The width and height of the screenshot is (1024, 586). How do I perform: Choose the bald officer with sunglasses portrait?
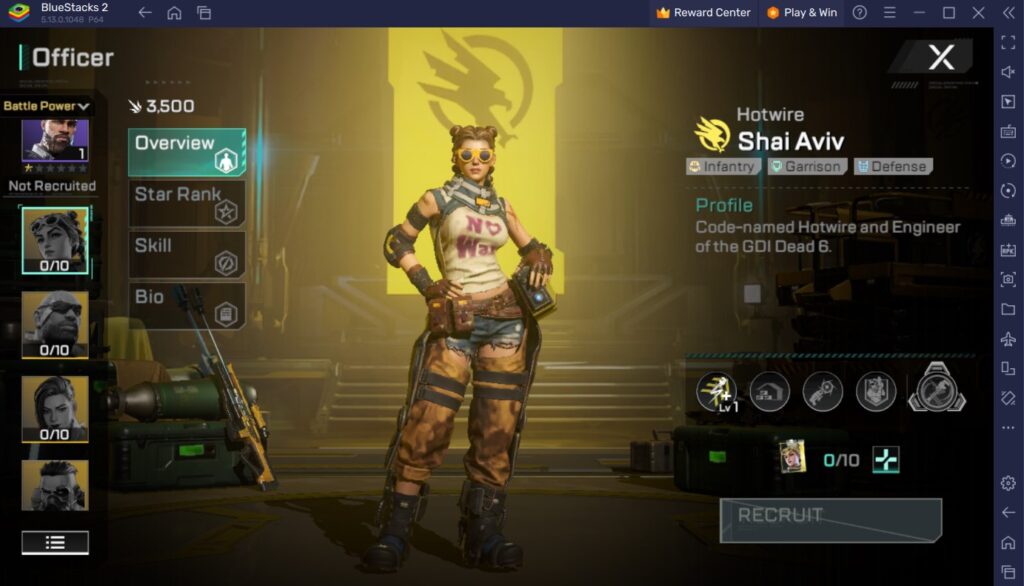(x=55, y=324)
